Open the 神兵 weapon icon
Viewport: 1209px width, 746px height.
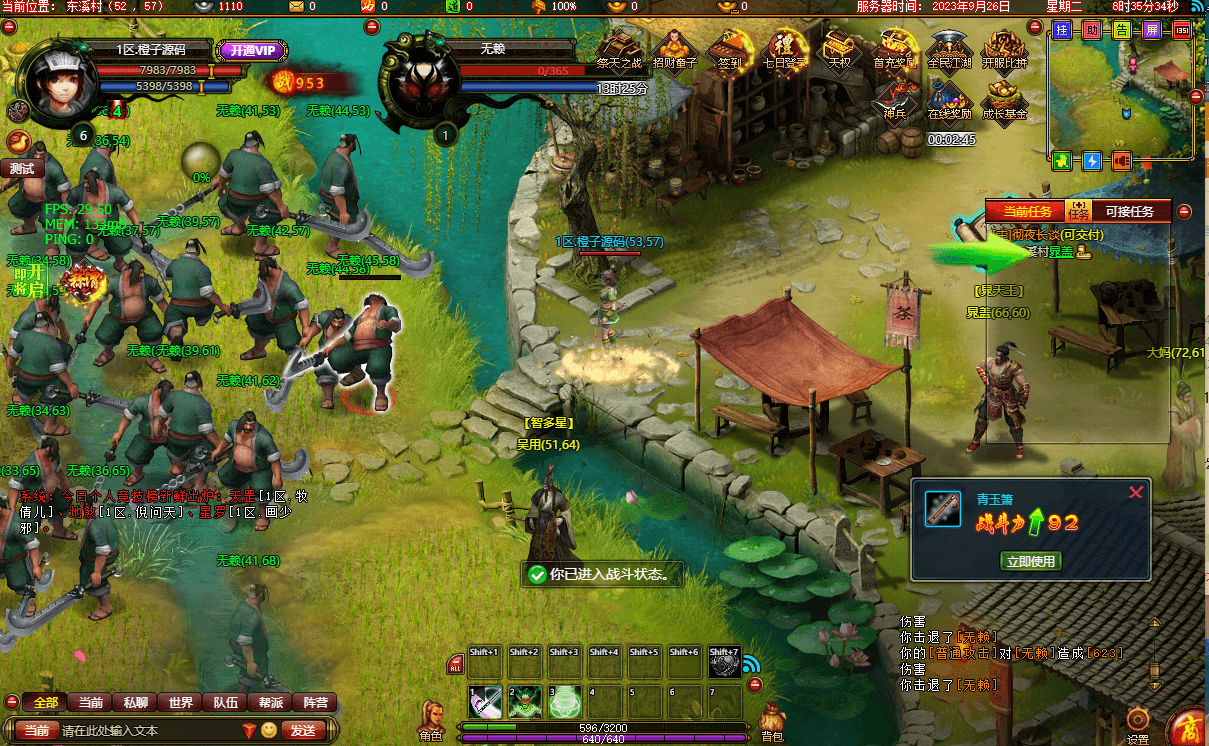(x=894, y=100)
